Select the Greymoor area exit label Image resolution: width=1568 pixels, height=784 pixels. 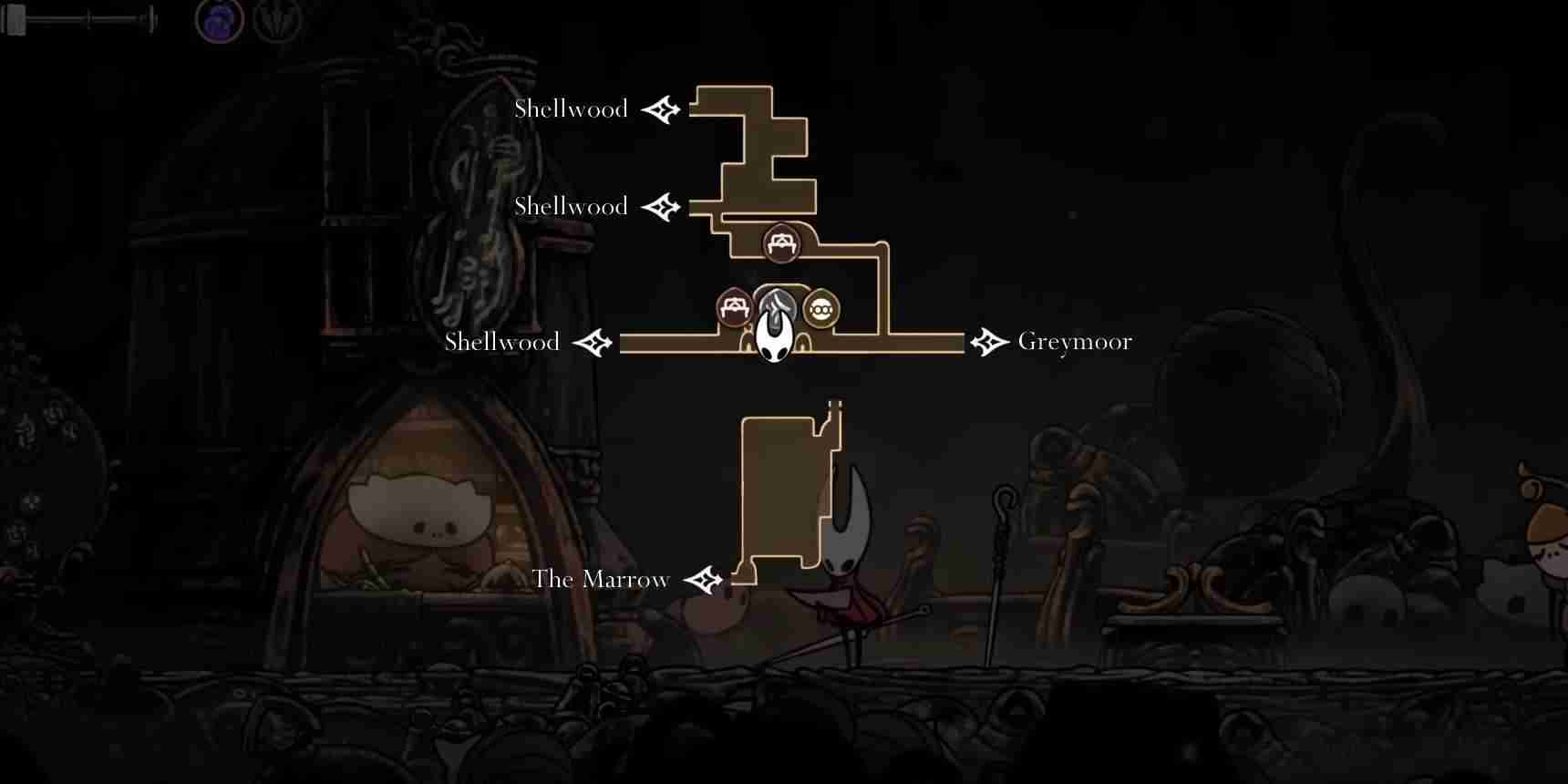[1074, 342]
